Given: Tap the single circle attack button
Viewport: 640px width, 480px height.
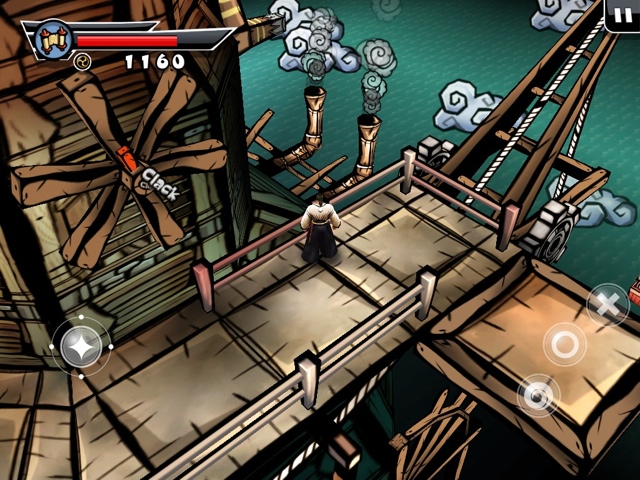Looking at the screenshot, I should 565,344.
